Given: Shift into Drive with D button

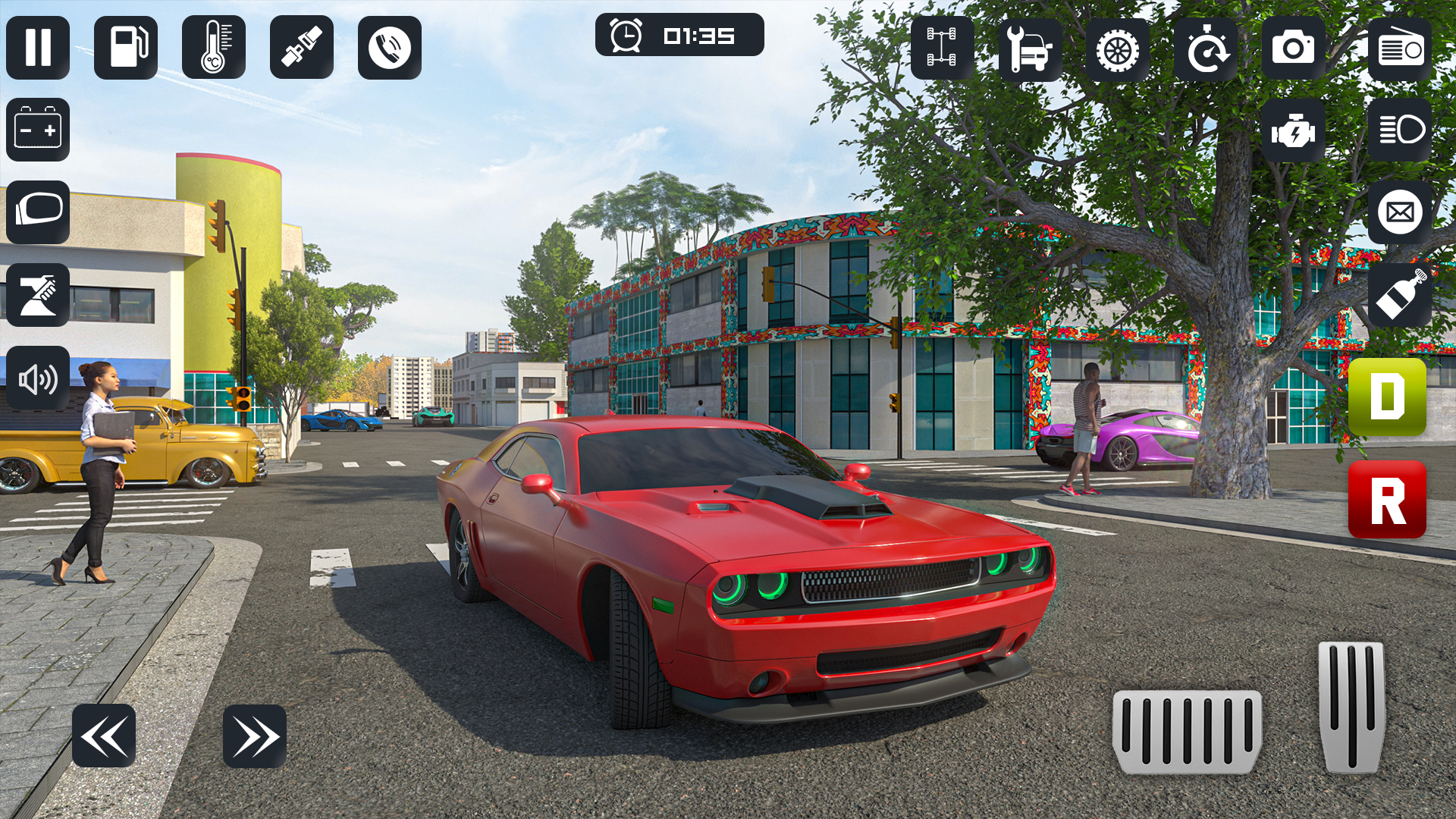Looking at the screenshot, I should click(x=1387, y=397).
